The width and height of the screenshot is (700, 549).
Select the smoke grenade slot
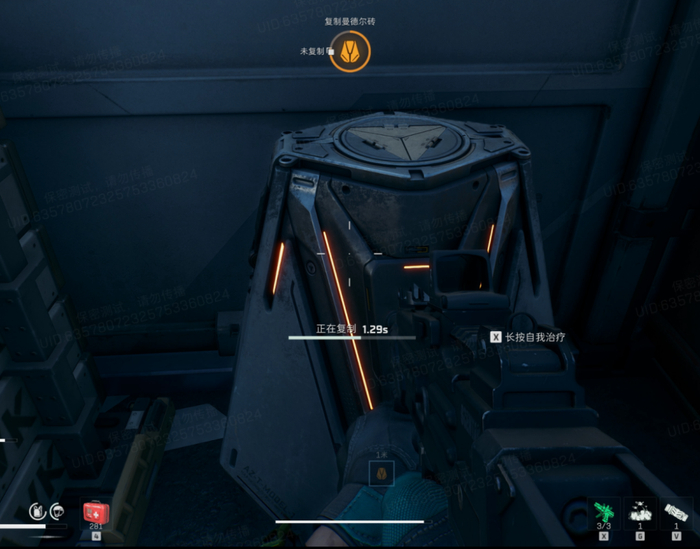[x=640, y=513]
